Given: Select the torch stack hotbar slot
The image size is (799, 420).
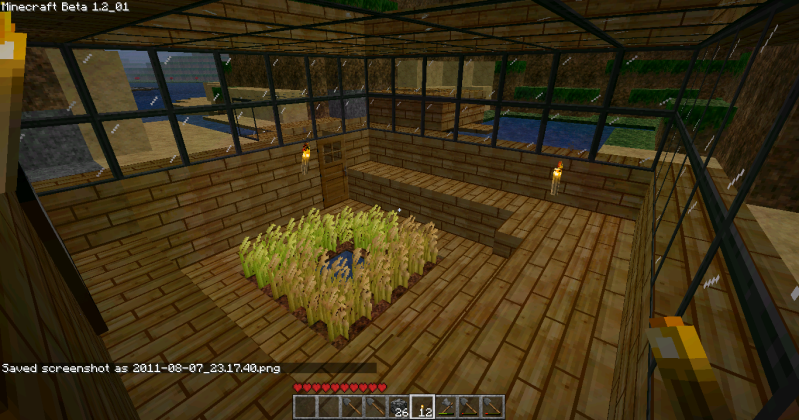Looking at the screenshot, I should tap(422, 407).
